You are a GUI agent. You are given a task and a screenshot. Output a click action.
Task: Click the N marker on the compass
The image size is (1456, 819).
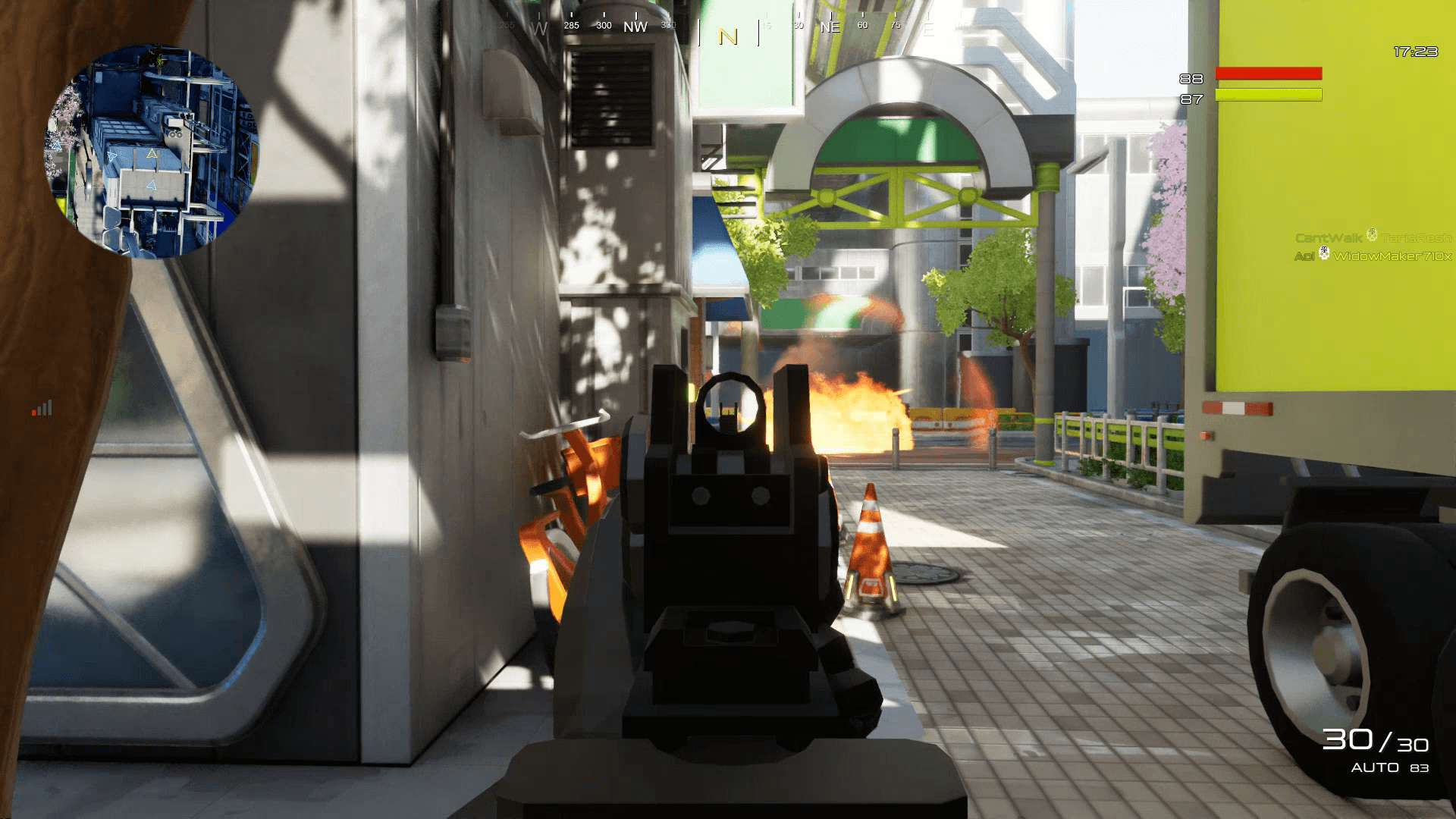727,35
